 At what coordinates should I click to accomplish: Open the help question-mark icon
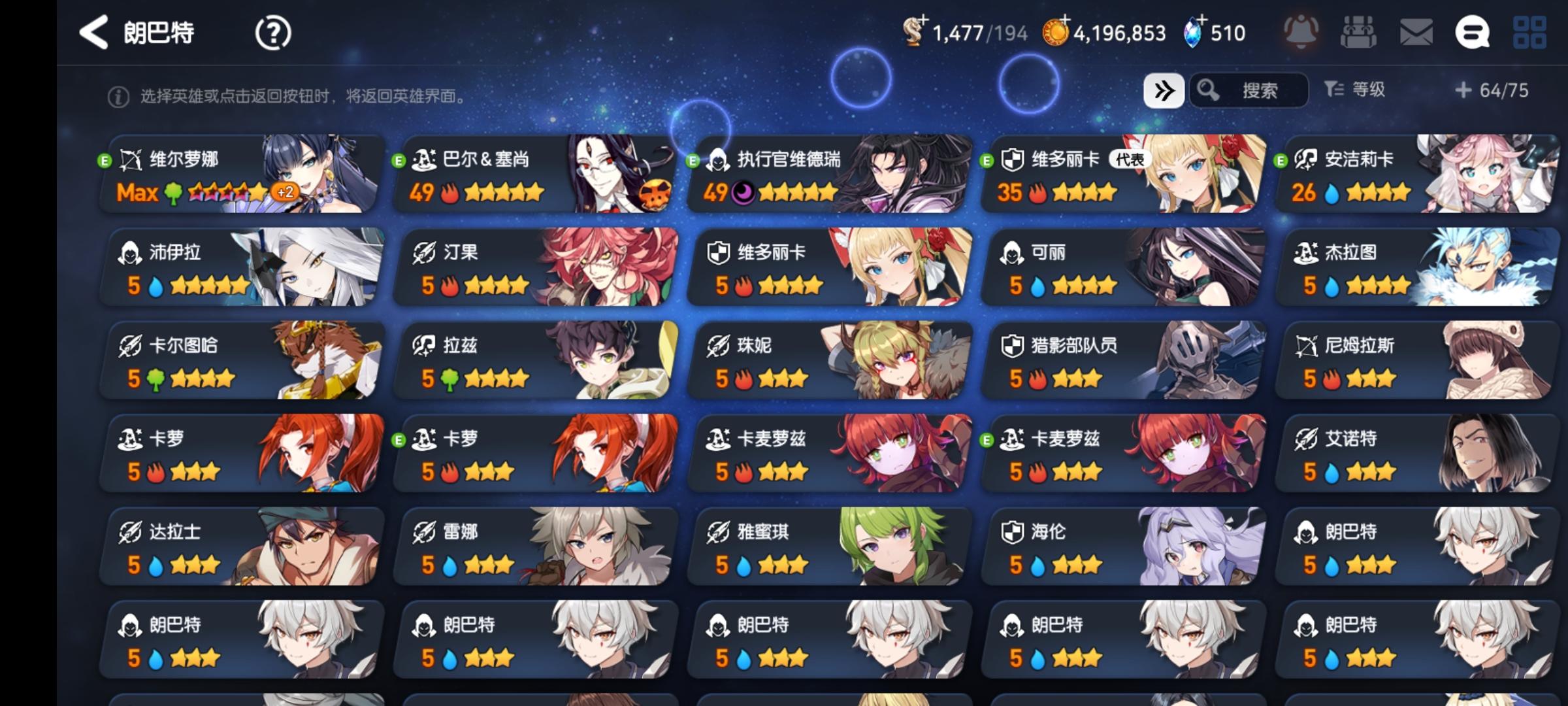tap(274, 31)
